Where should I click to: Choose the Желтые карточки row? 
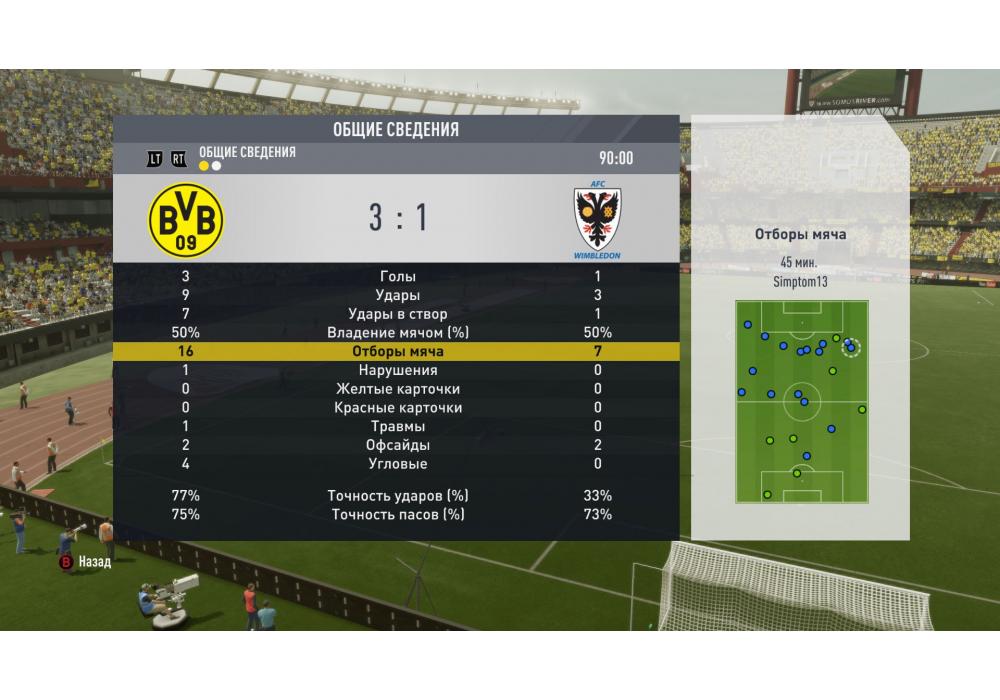(x=398, y=389)
